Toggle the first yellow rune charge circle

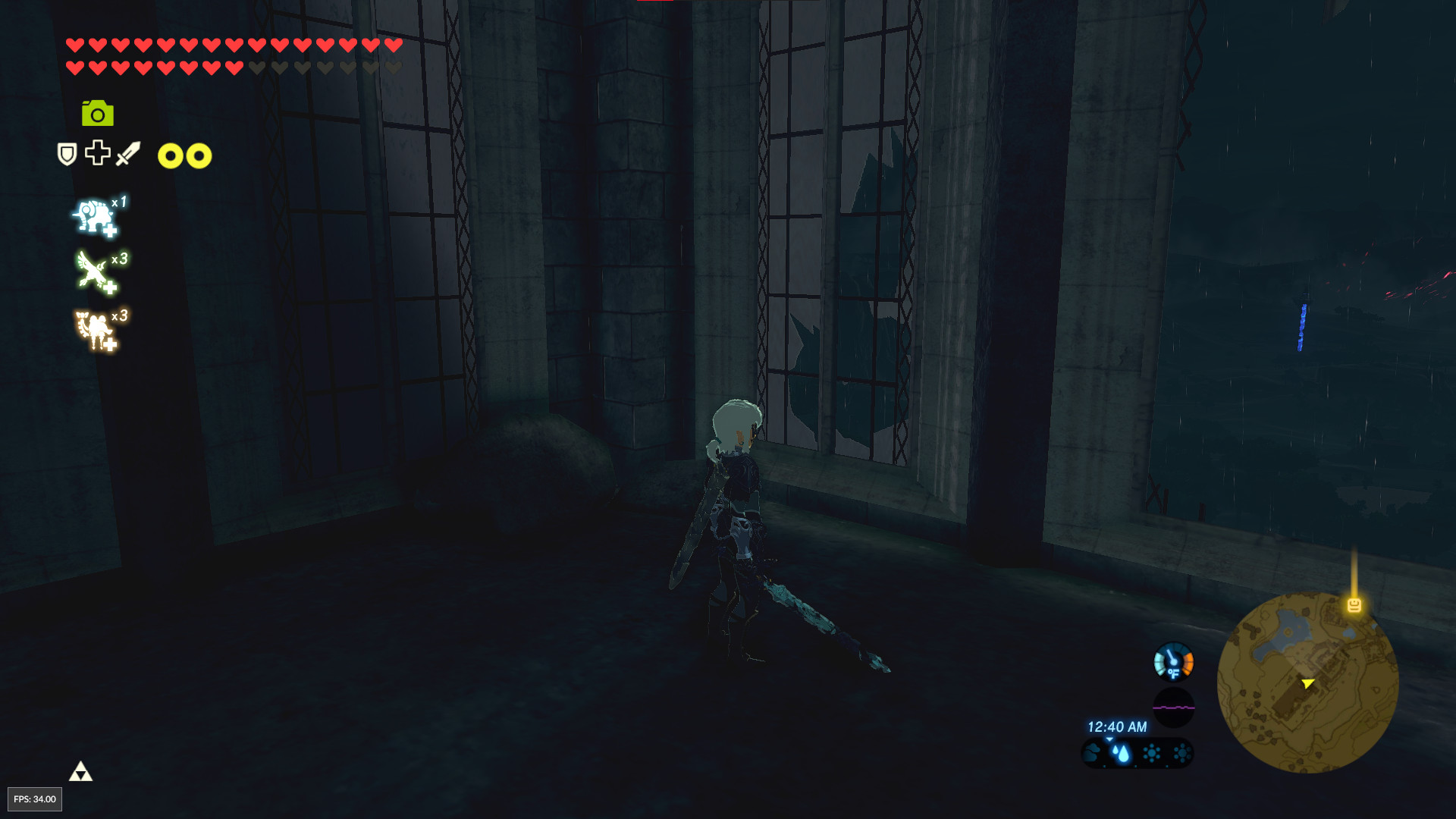[168, 155]
